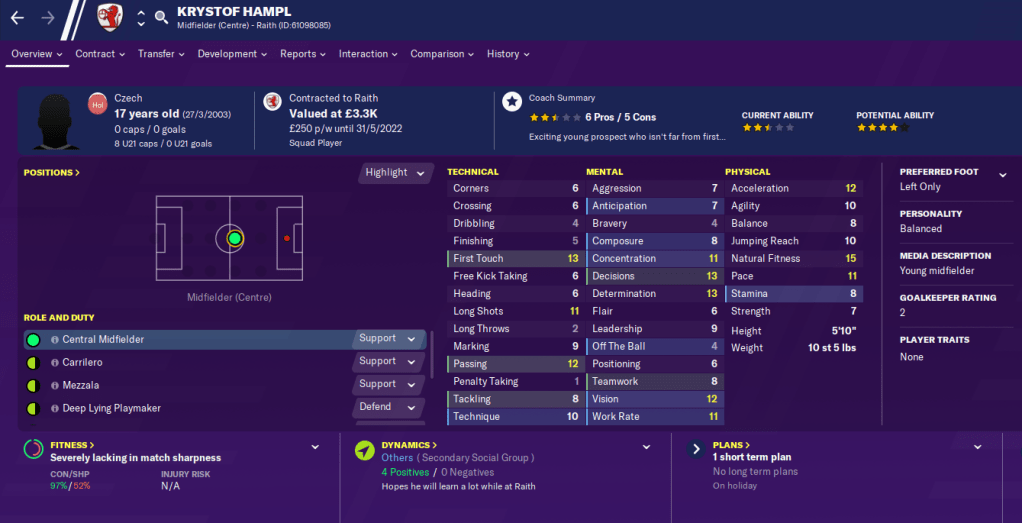
Task: Go back using the left arrow
Action: tap(17, 17)
